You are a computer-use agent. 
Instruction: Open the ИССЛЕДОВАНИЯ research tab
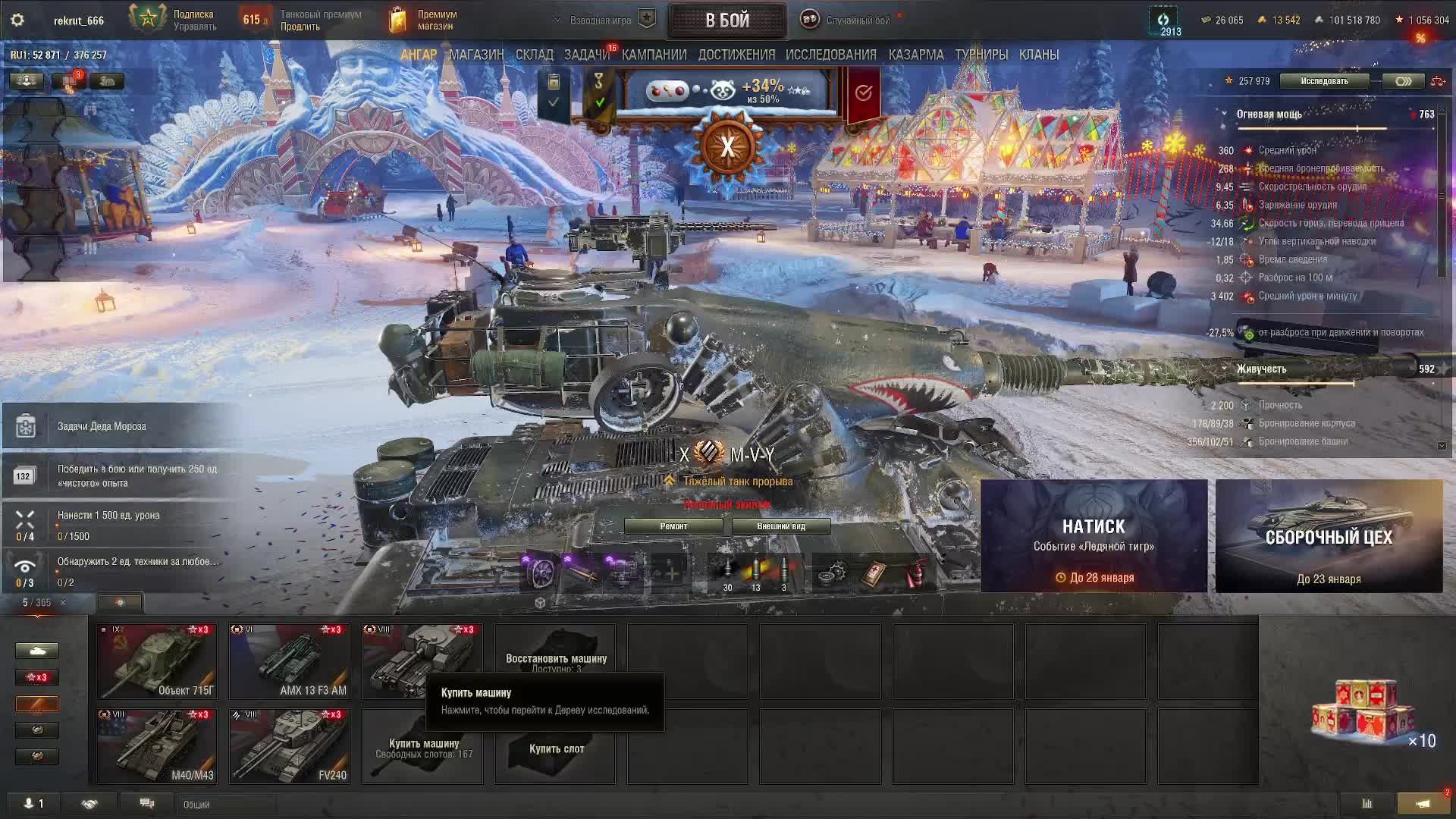click(x=830, y=55)
